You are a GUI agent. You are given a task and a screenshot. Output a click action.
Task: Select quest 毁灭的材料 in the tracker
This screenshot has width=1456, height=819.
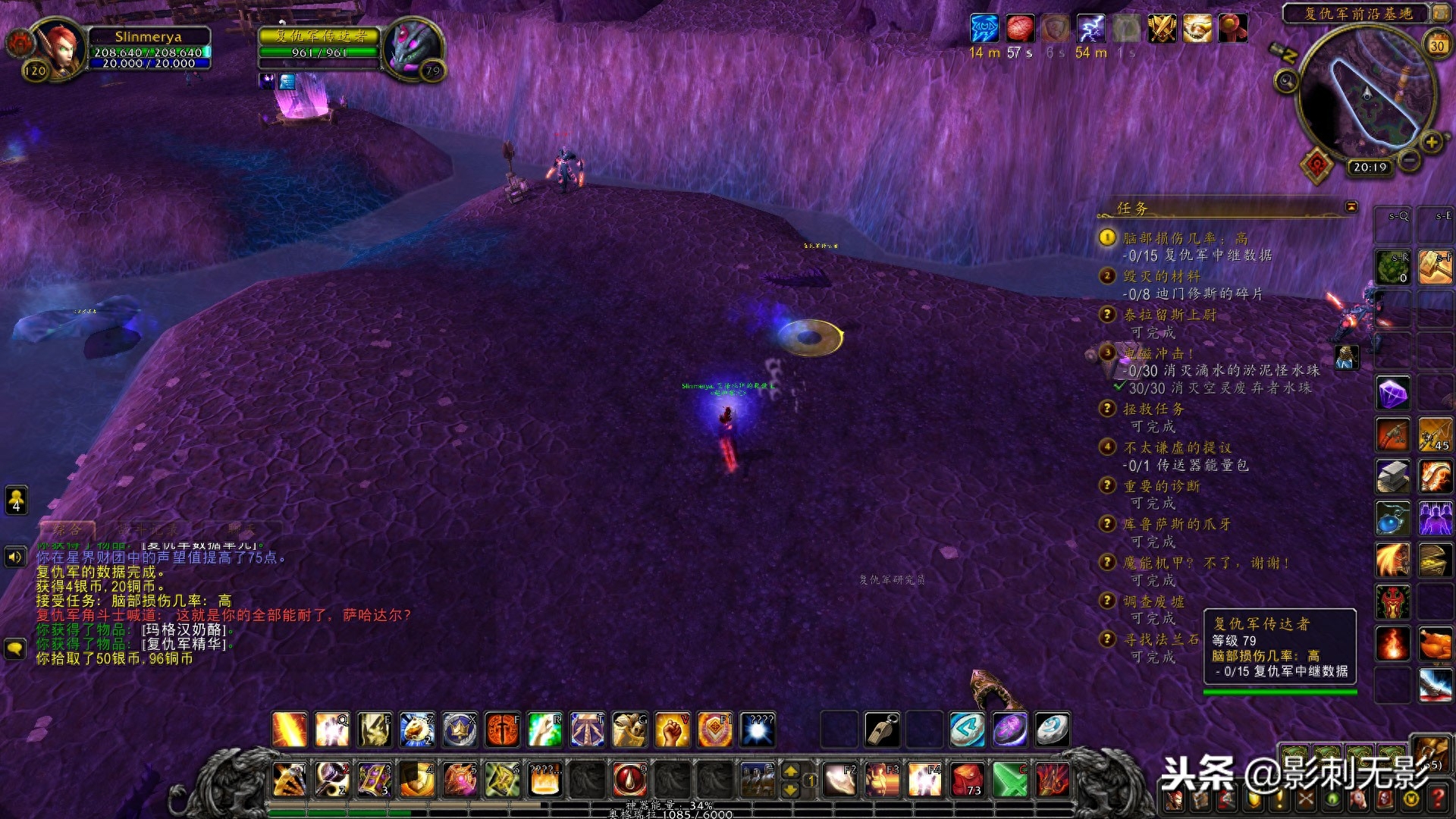[x=1161, y=276]
